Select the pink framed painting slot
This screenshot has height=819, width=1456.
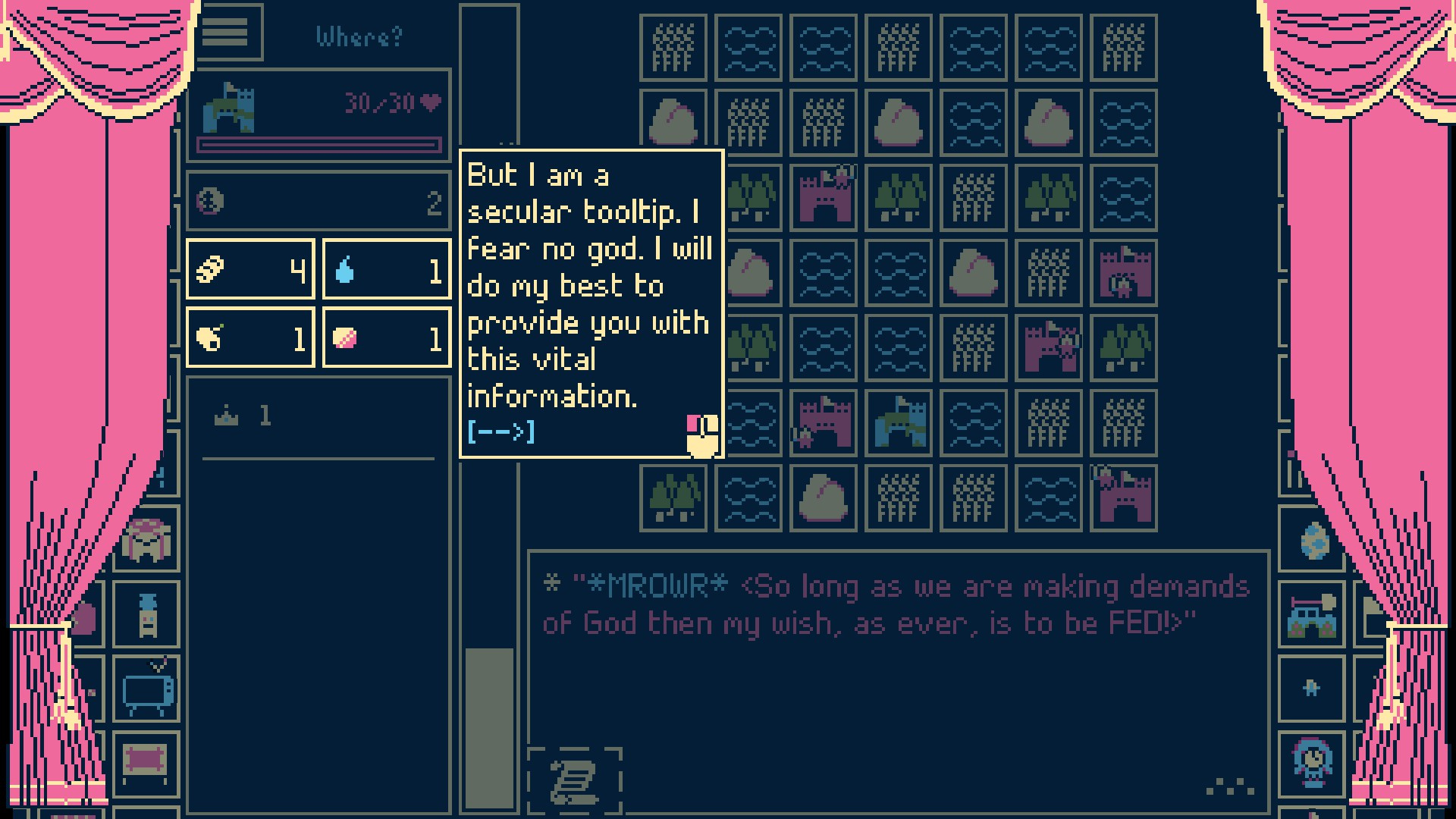coord(147,762)
